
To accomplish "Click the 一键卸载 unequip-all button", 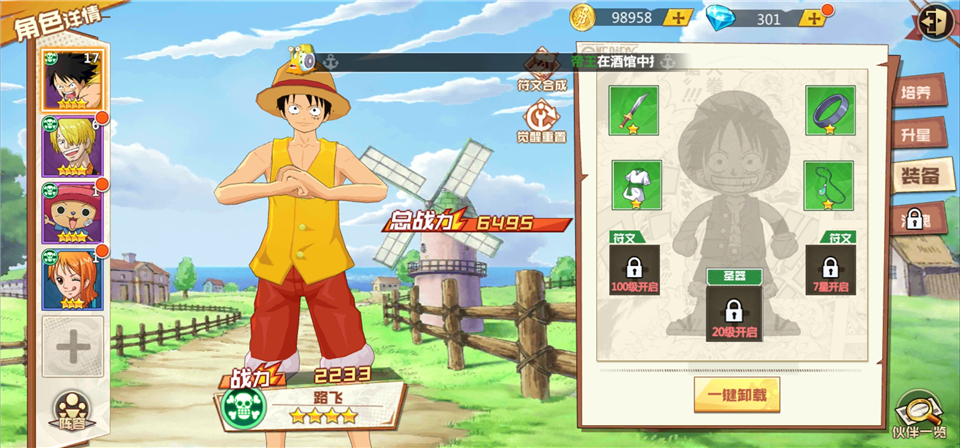I will (x=737, y=394).
